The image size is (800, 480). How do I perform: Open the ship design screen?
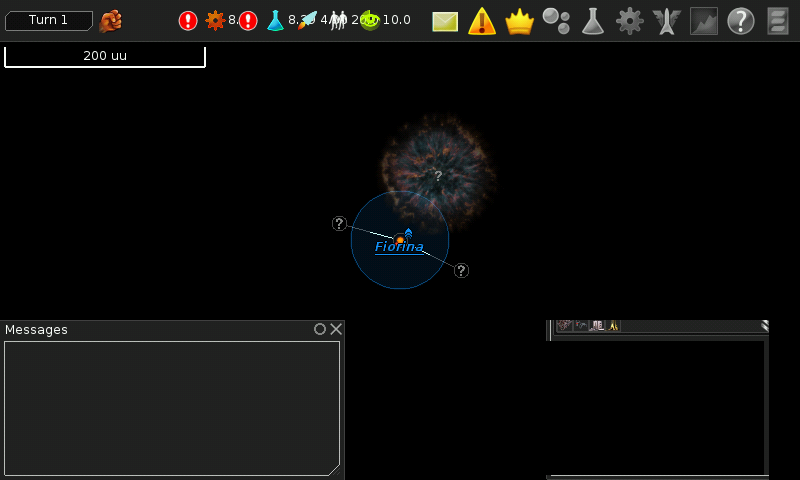click(666, 21)
